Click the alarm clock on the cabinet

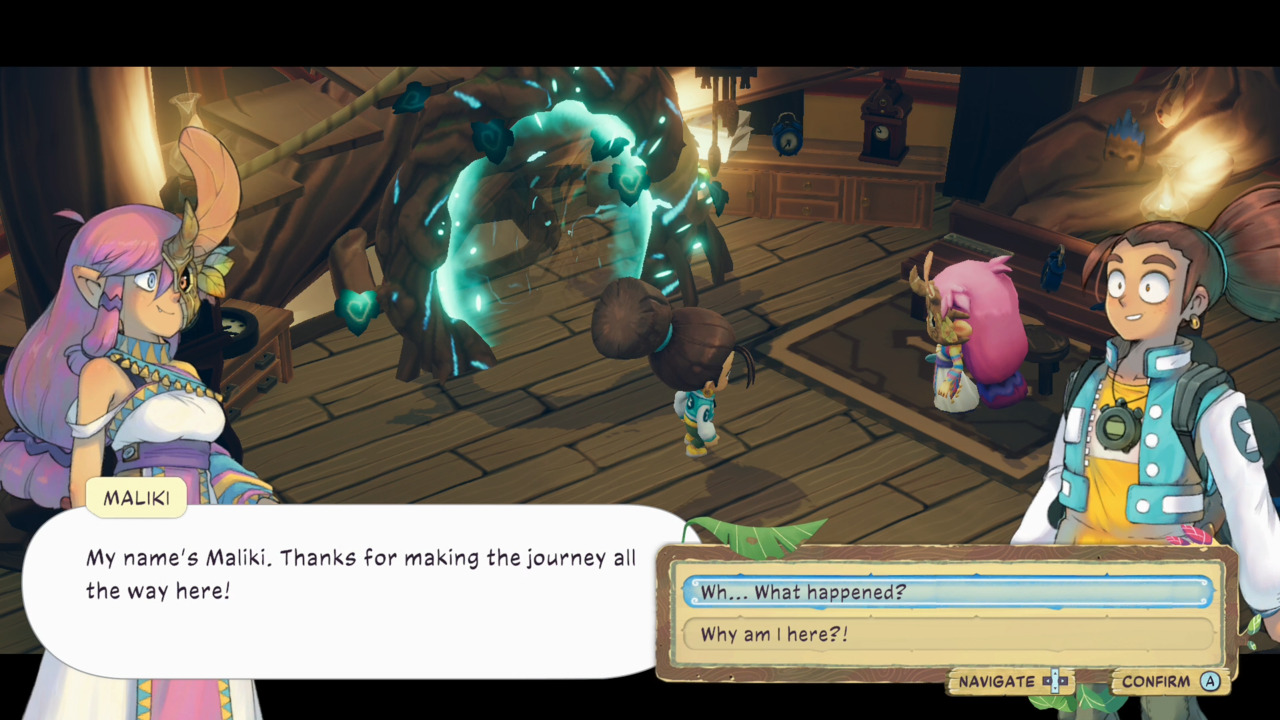pos(787,135)
